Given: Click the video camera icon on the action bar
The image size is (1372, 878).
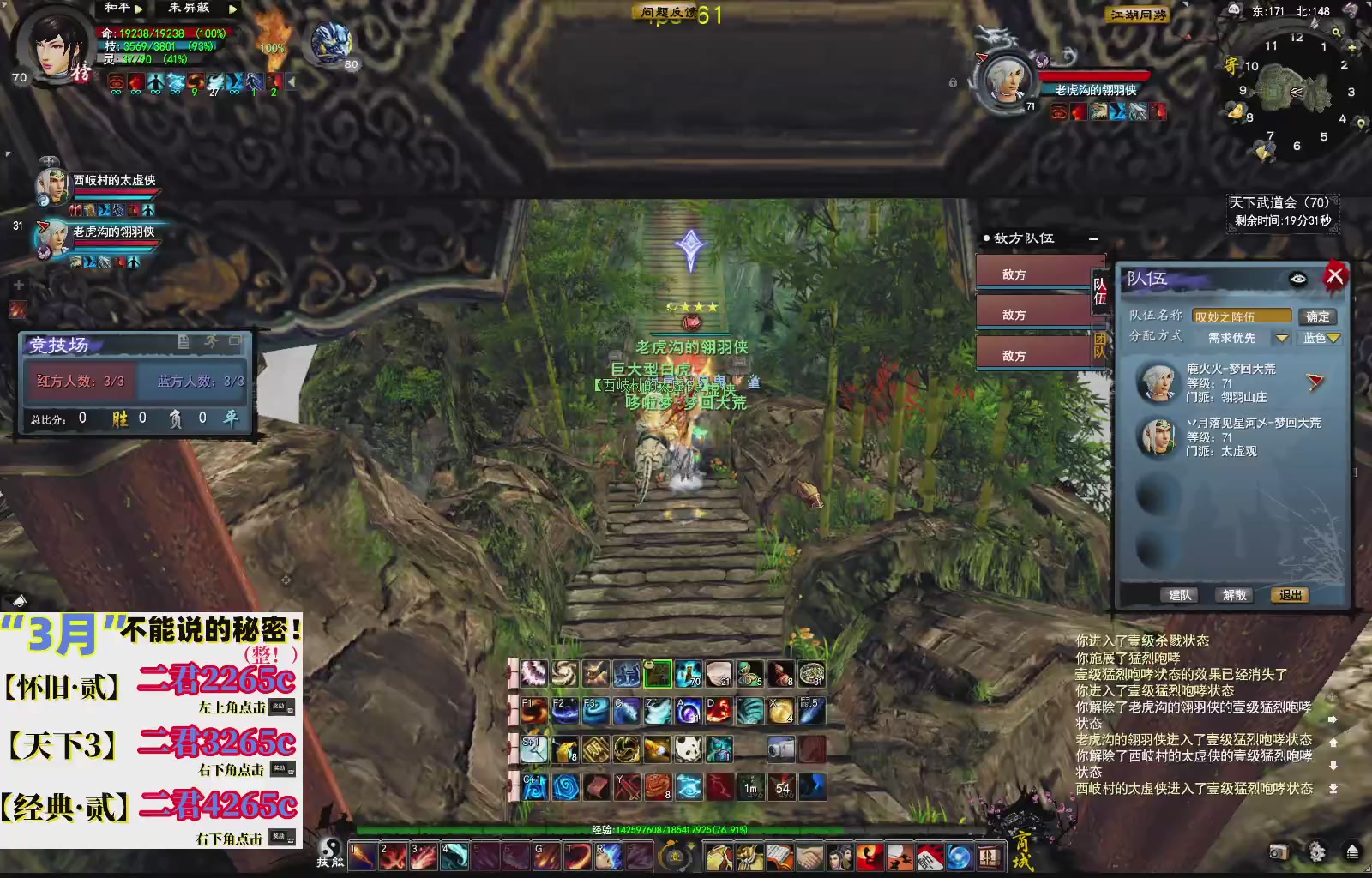Looking at the screenshot, I should pos(780,749).
